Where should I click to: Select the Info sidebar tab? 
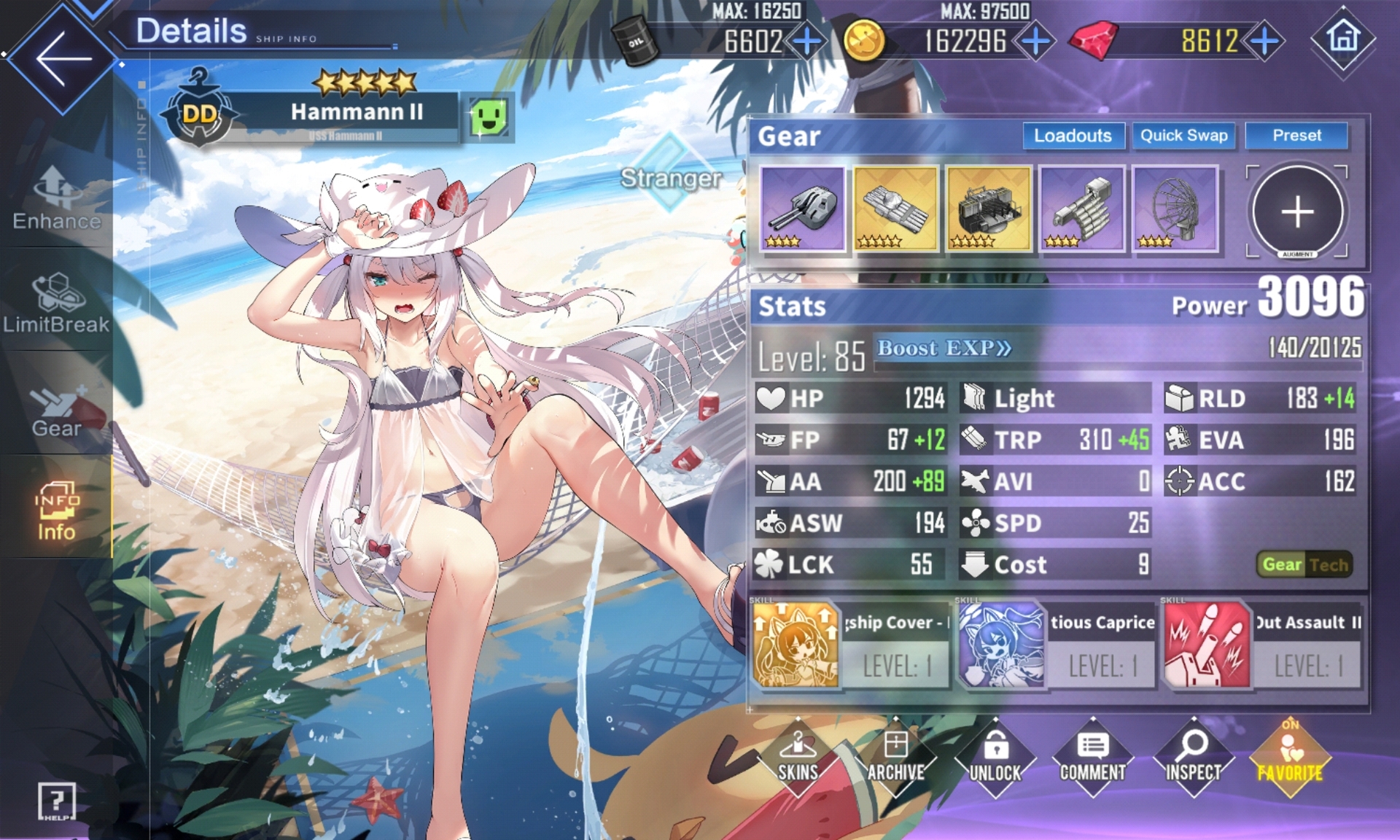57,510
